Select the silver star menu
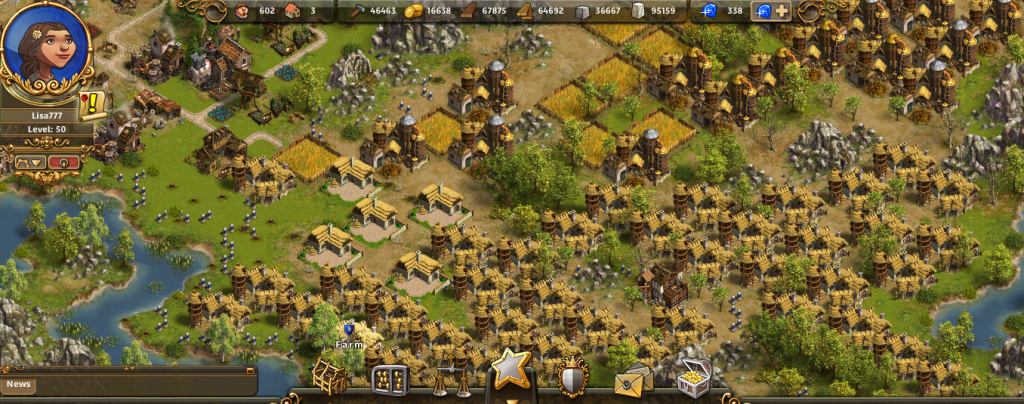 click(508, 372)
